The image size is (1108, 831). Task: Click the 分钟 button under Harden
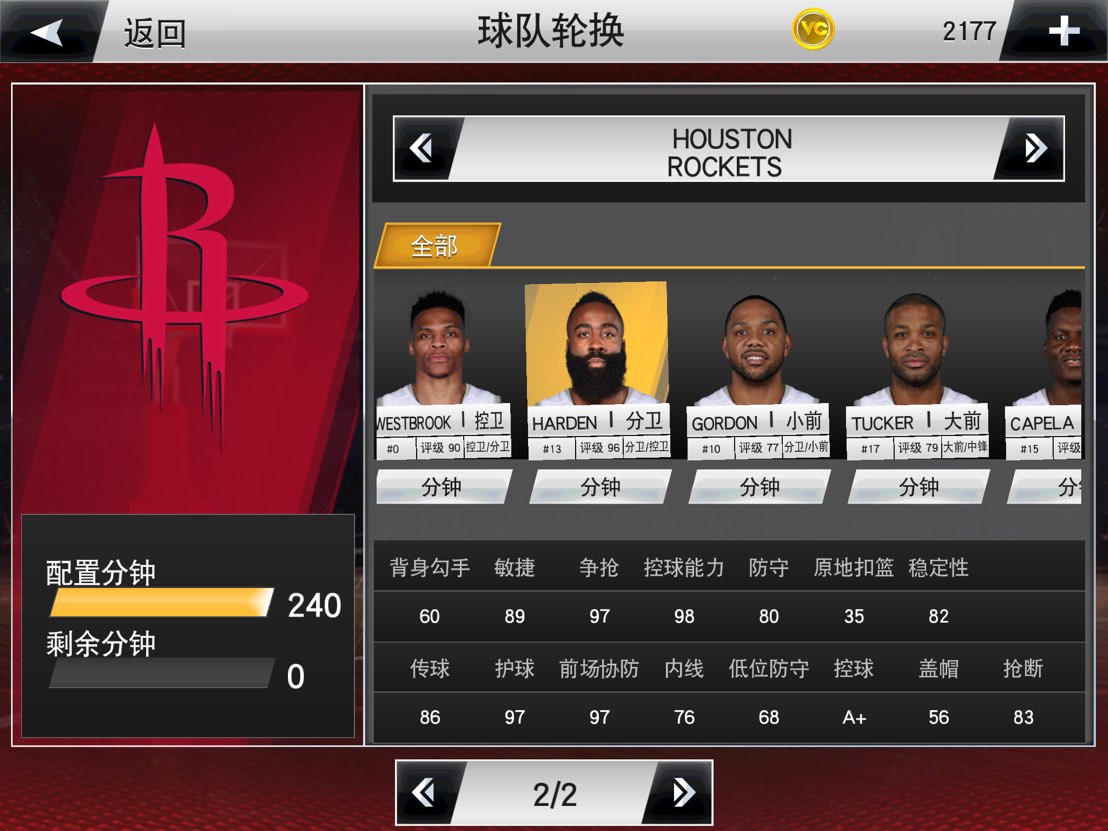(x=600, y=487)
